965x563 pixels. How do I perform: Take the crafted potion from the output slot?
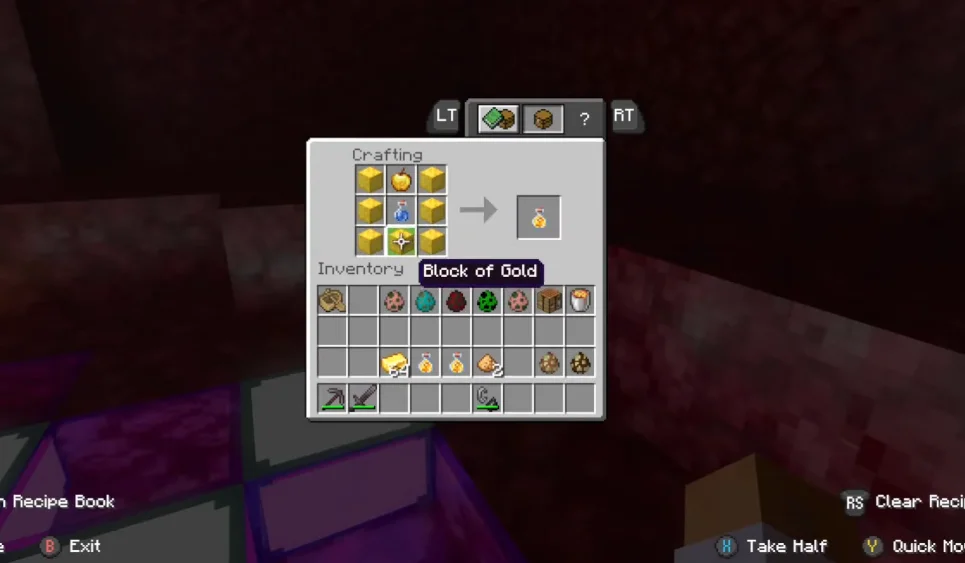(x=538, y=218)
